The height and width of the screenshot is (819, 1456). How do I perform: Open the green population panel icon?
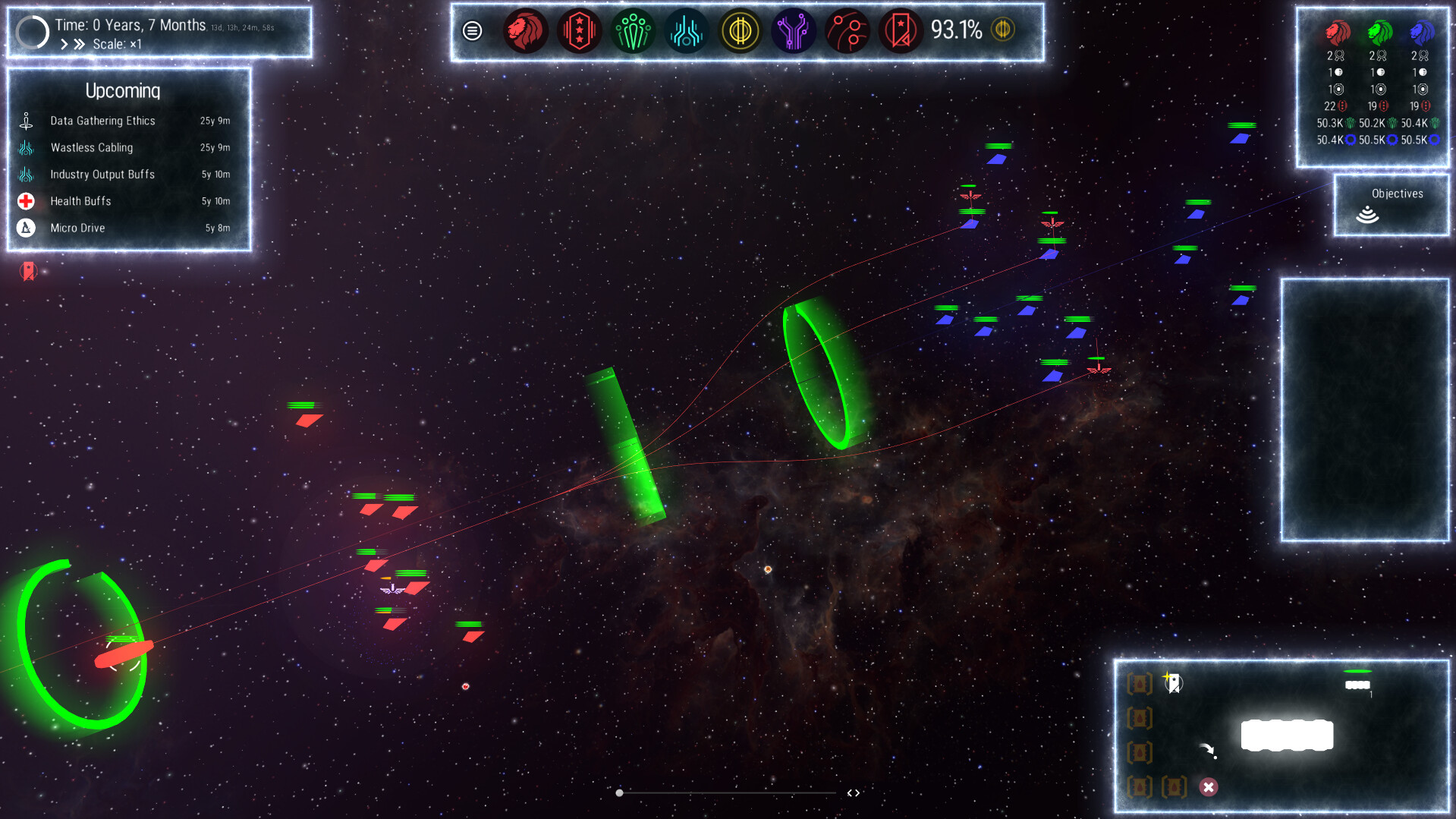pyautogui.click(x=633, y=31)
